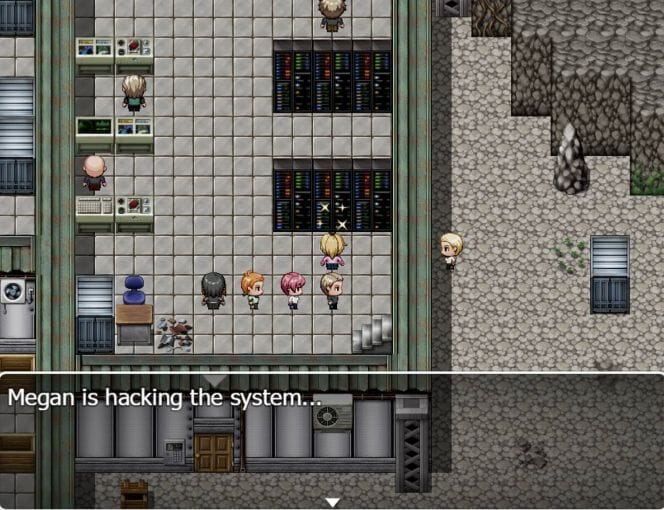Click the white continue arrow below the dialogue
Screen dimensions: 664x510
333,501
